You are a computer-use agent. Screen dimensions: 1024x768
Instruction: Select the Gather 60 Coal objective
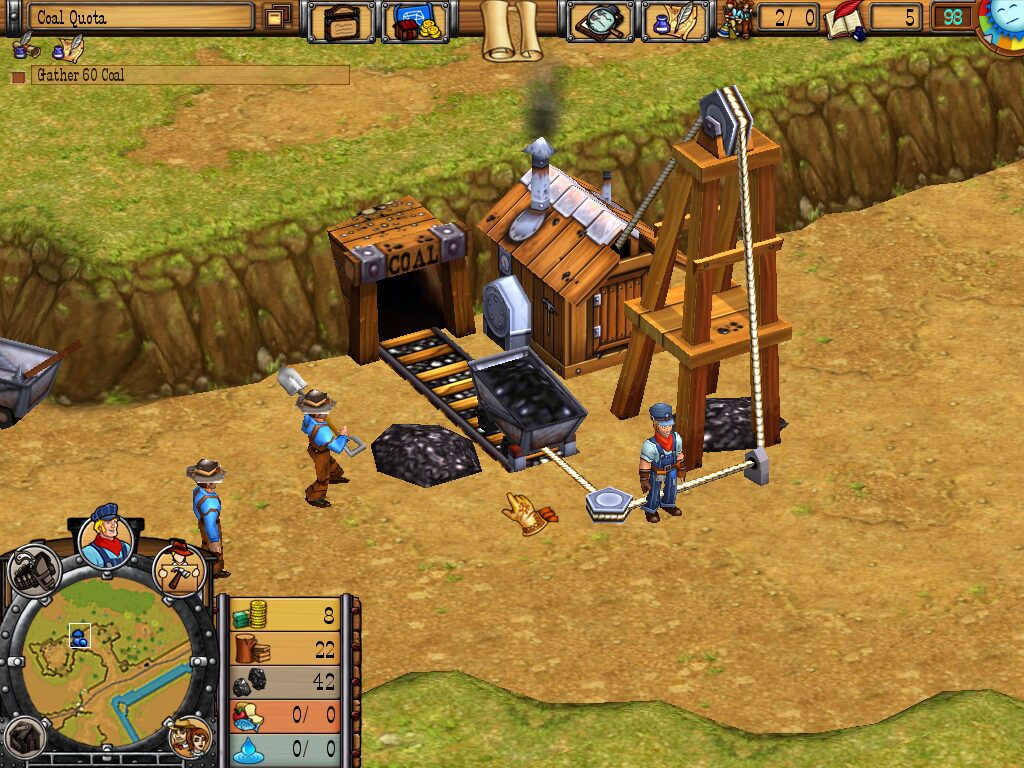tap(189, 75)
